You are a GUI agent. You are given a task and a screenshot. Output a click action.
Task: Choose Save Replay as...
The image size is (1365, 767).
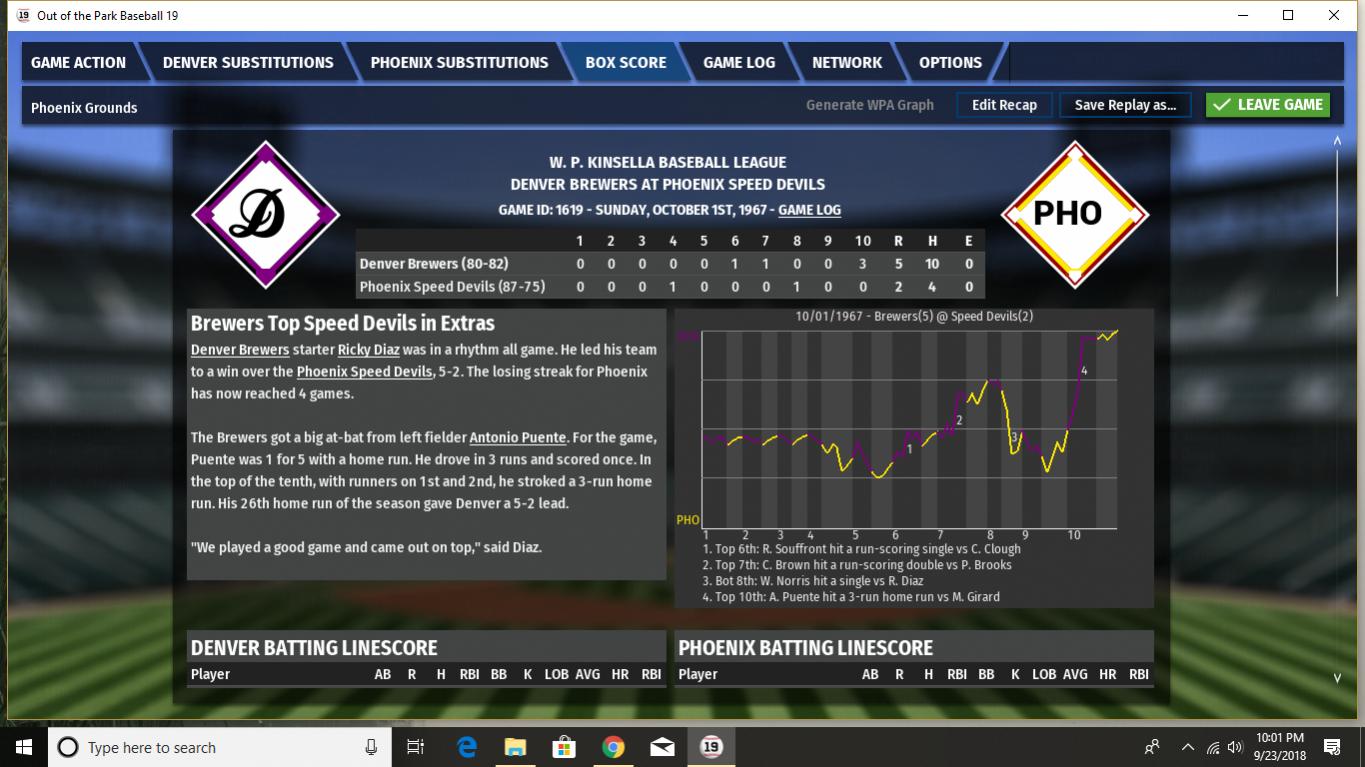click(x=1125, y=105)
